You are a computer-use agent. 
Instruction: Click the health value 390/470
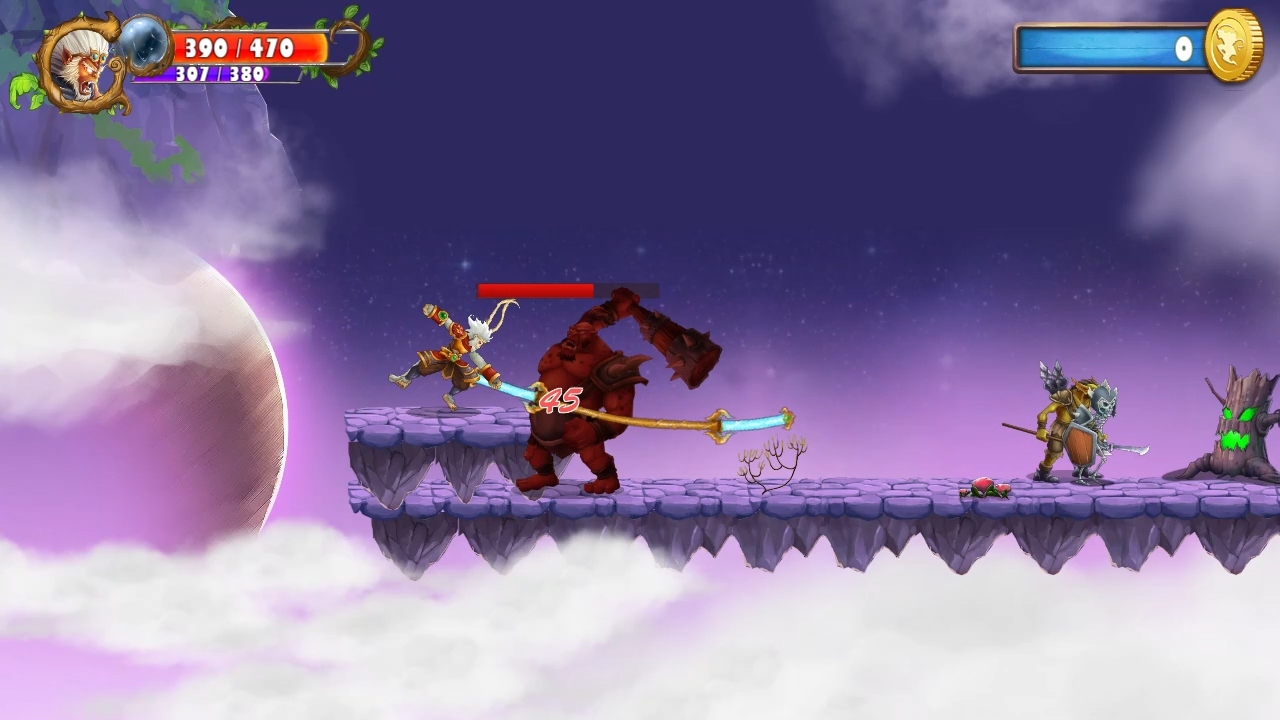coord(238,45)
